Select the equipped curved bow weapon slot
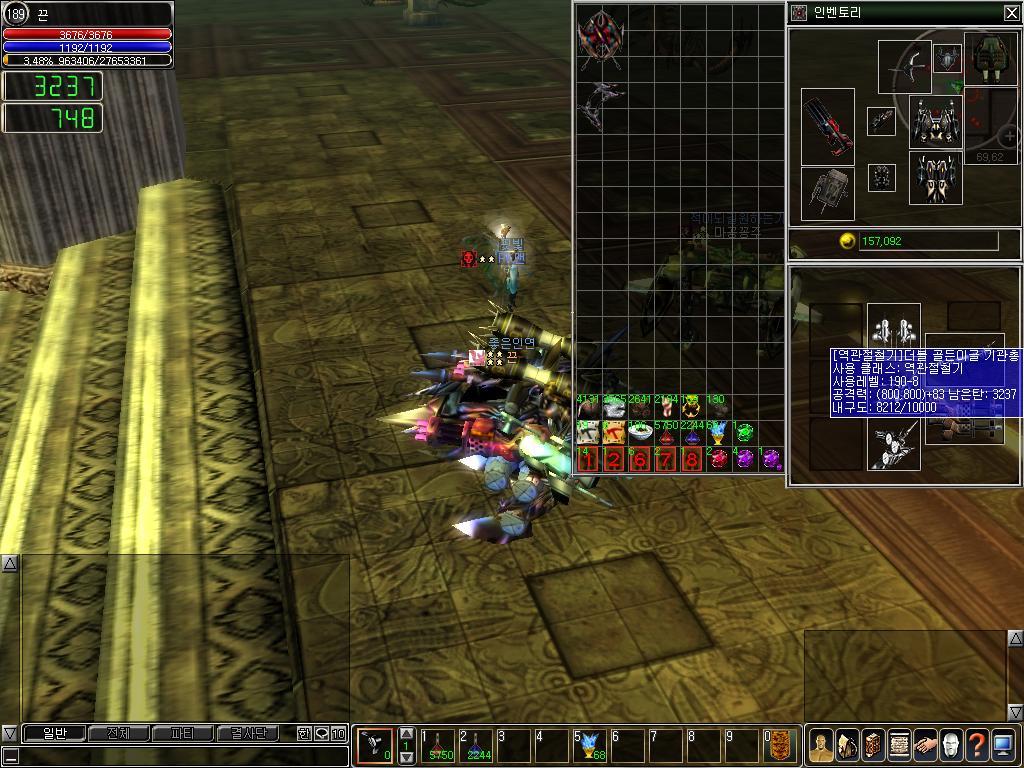Viewport: 1024px width, 768px height. [904, 67]
